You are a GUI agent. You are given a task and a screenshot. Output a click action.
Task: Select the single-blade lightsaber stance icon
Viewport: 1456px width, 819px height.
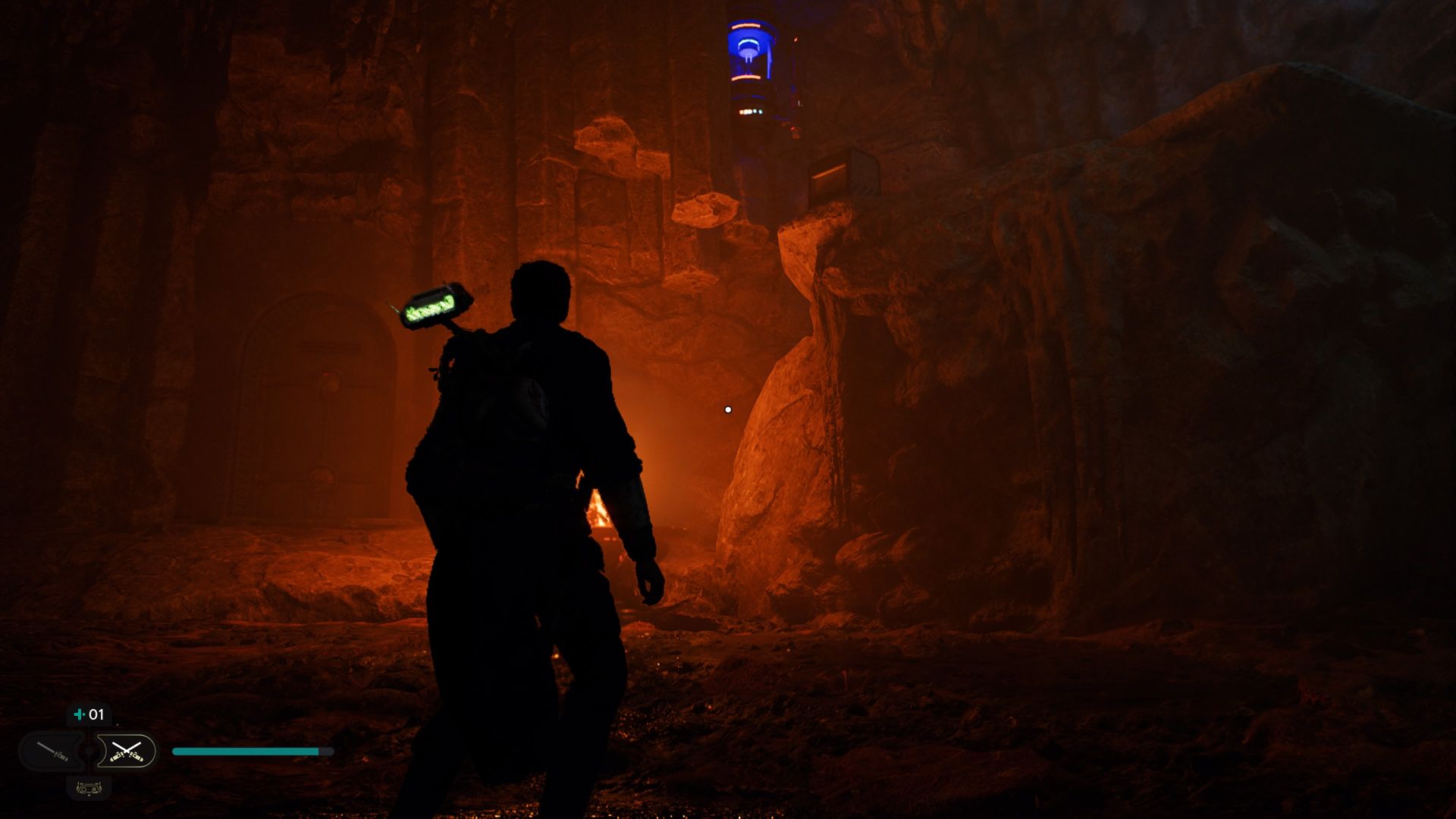(x=52, y=752)
